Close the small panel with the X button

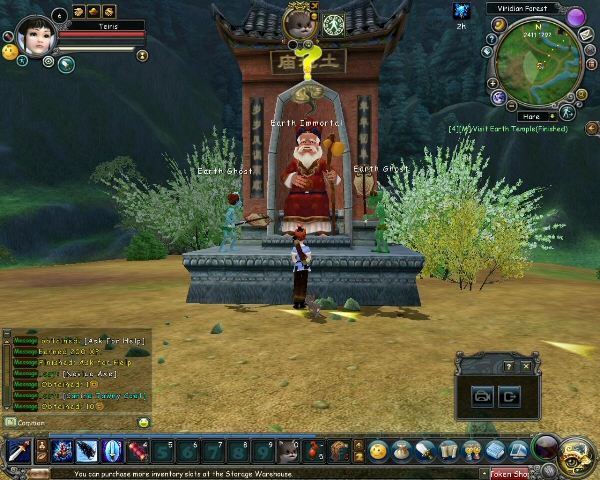[x=526, y=367]
